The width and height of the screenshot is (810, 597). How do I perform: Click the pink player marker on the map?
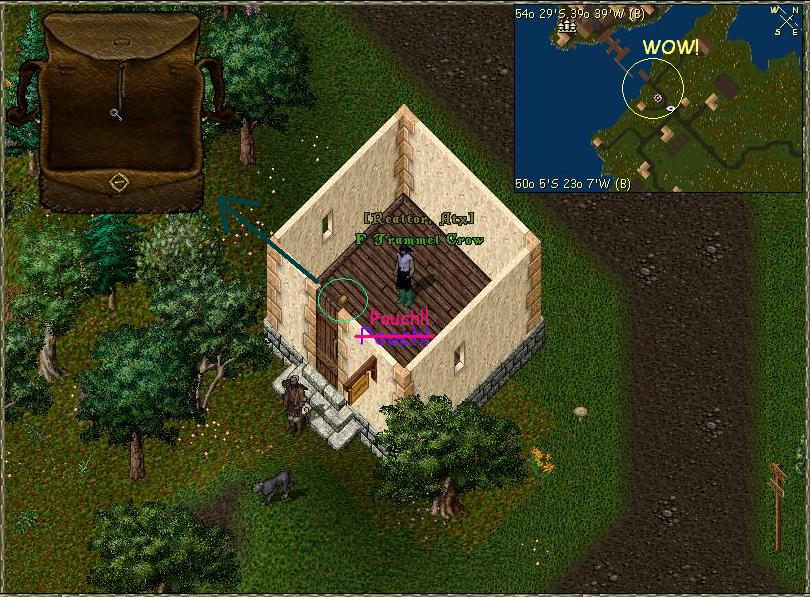657,98
